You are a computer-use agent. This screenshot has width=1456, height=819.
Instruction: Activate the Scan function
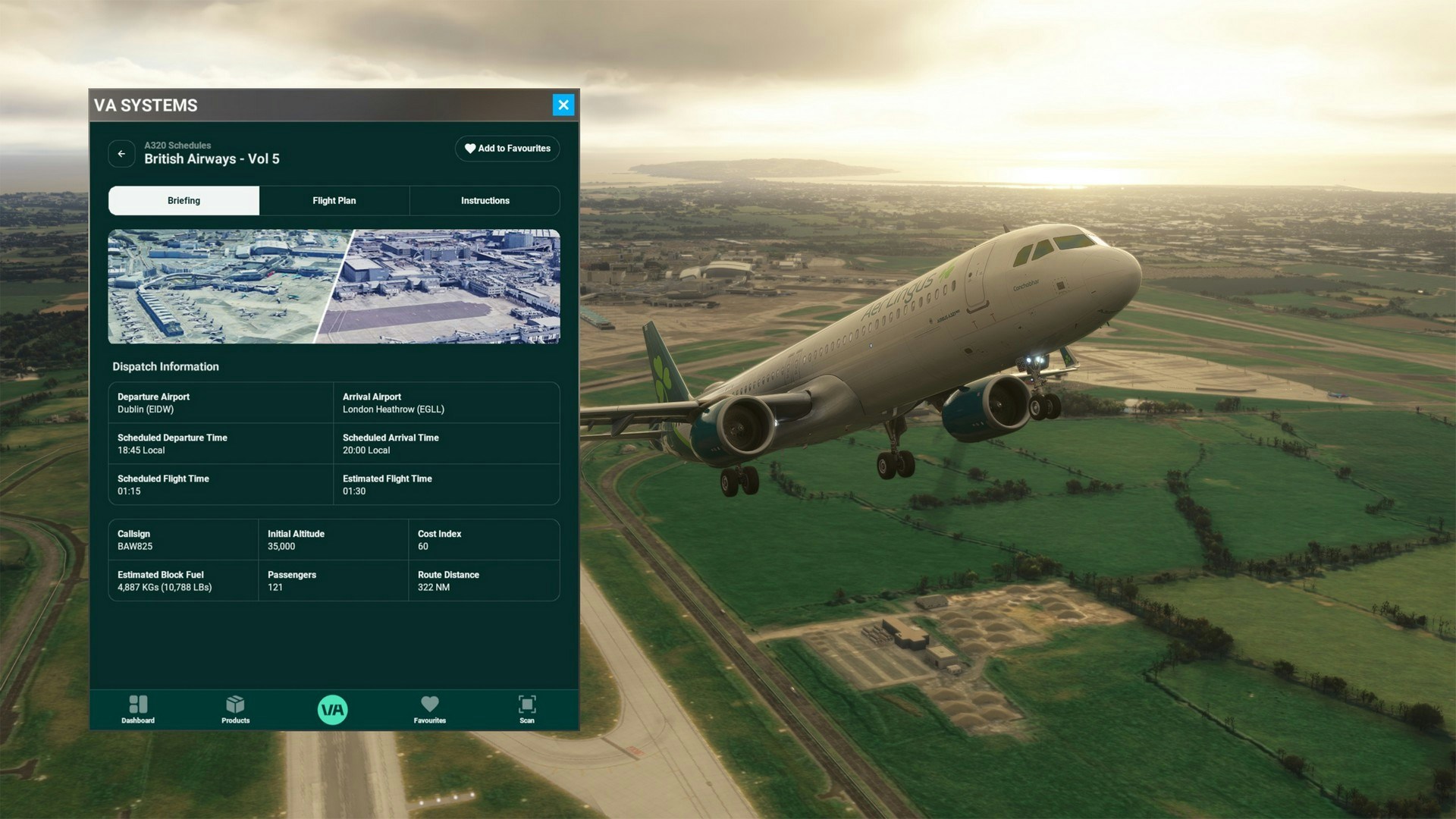(526, 709)
